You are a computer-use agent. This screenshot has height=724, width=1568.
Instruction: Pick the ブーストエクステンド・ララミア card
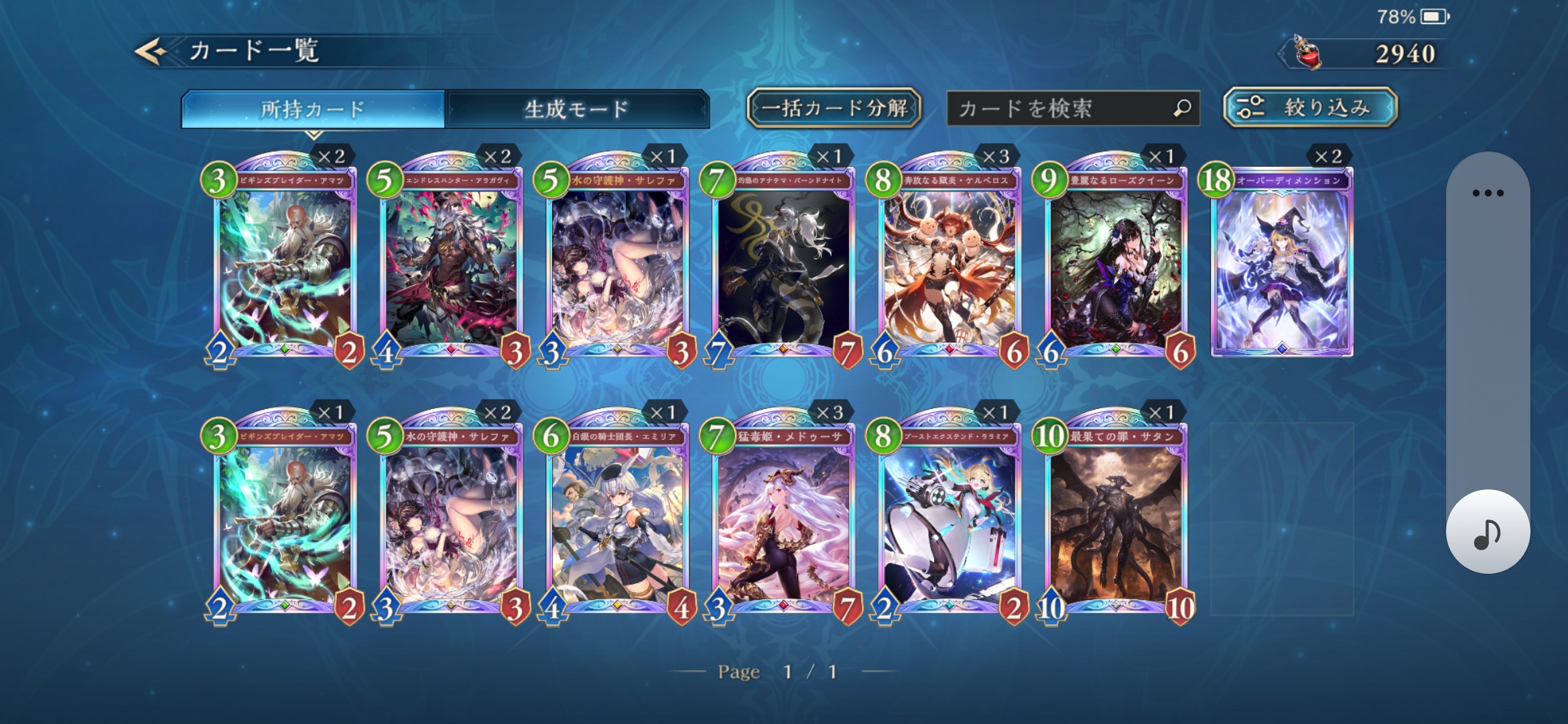coord(949,521)
